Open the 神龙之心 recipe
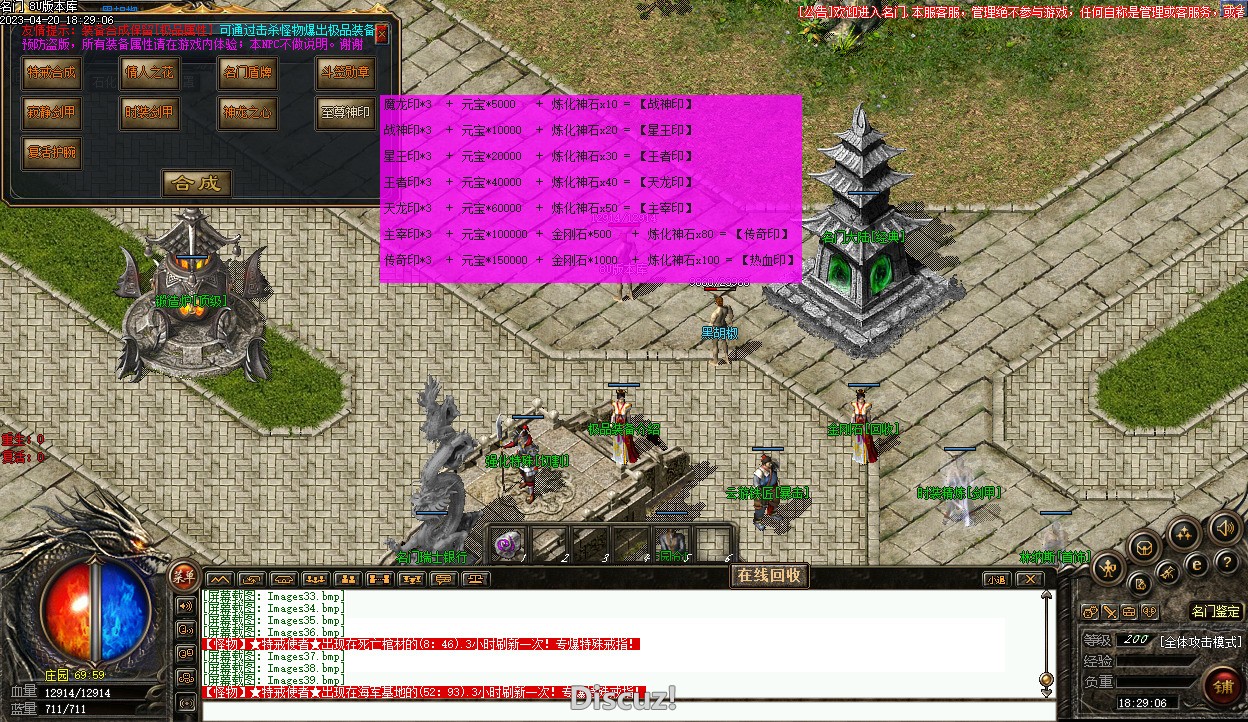Viewport: 1248px width, 722px height. [247, 112]
